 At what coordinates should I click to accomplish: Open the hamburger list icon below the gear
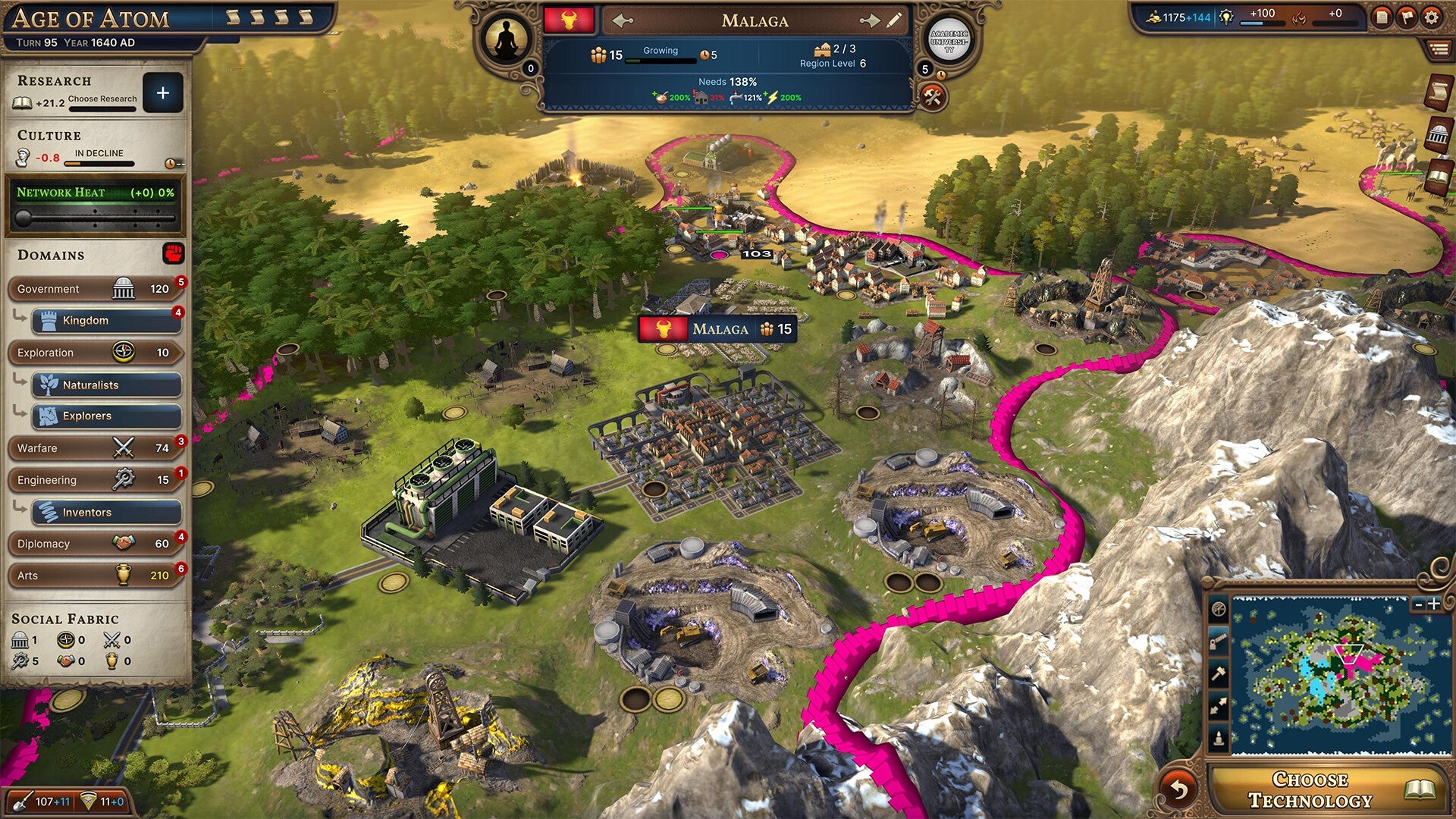tap(1439, 47)
